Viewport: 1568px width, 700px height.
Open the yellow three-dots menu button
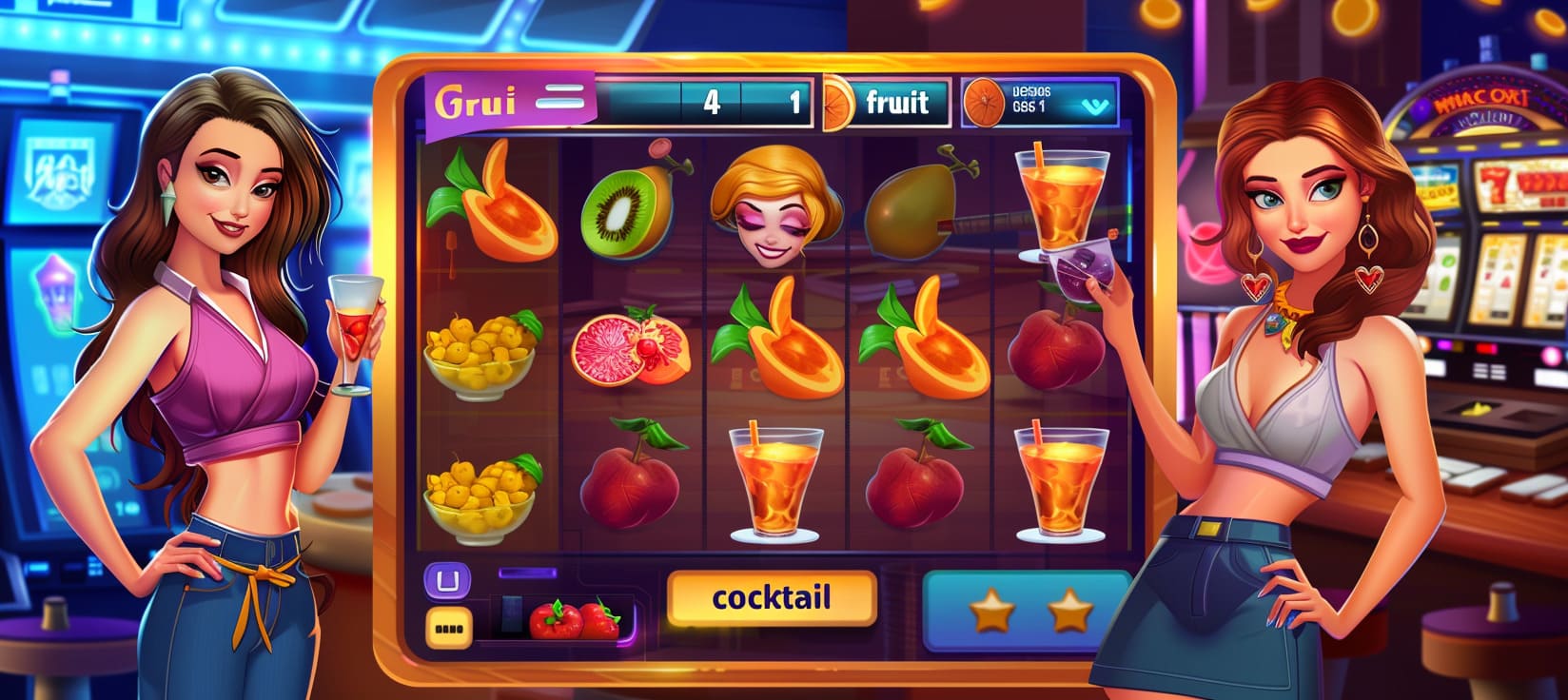pos(446,626)
